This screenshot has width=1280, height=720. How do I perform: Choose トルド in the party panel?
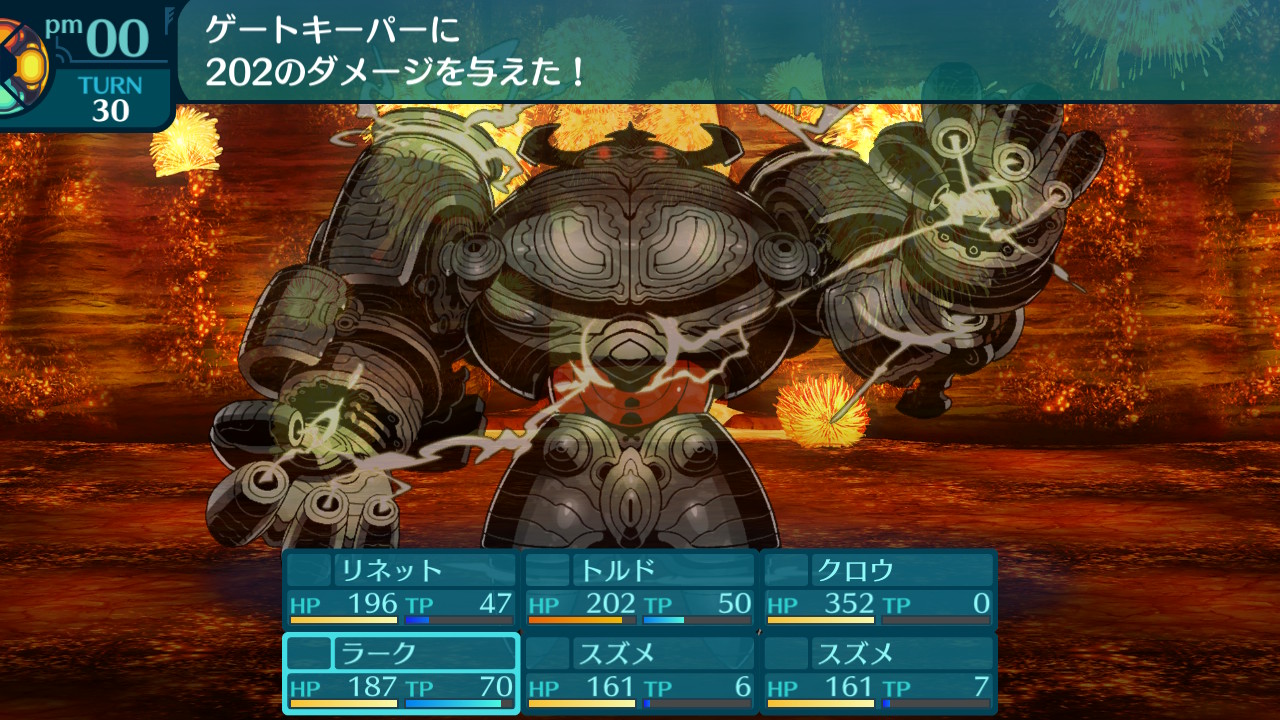click(x=639, y=588)
